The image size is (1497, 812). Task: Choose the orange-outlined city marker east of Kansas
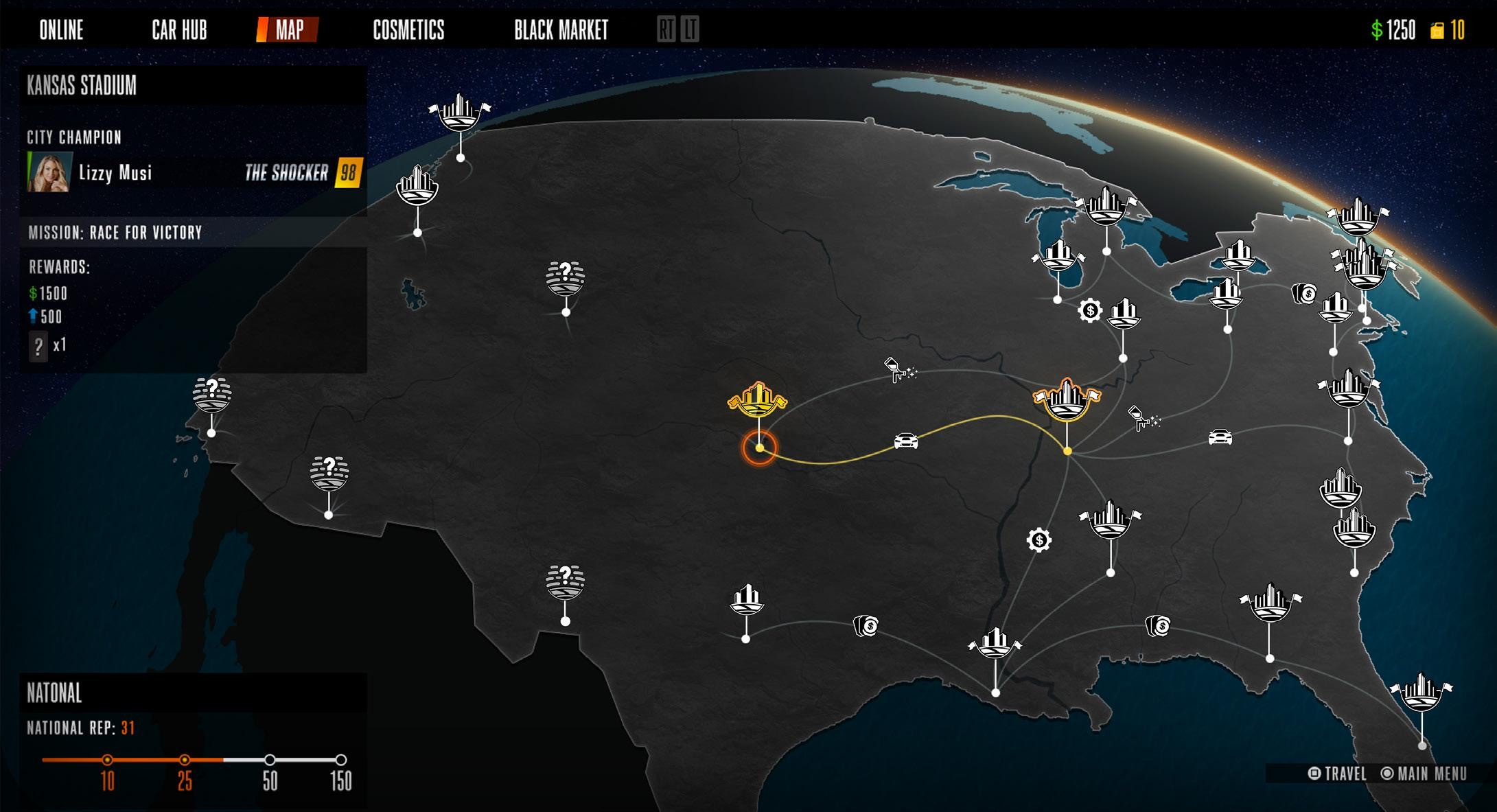[1066, 399]
